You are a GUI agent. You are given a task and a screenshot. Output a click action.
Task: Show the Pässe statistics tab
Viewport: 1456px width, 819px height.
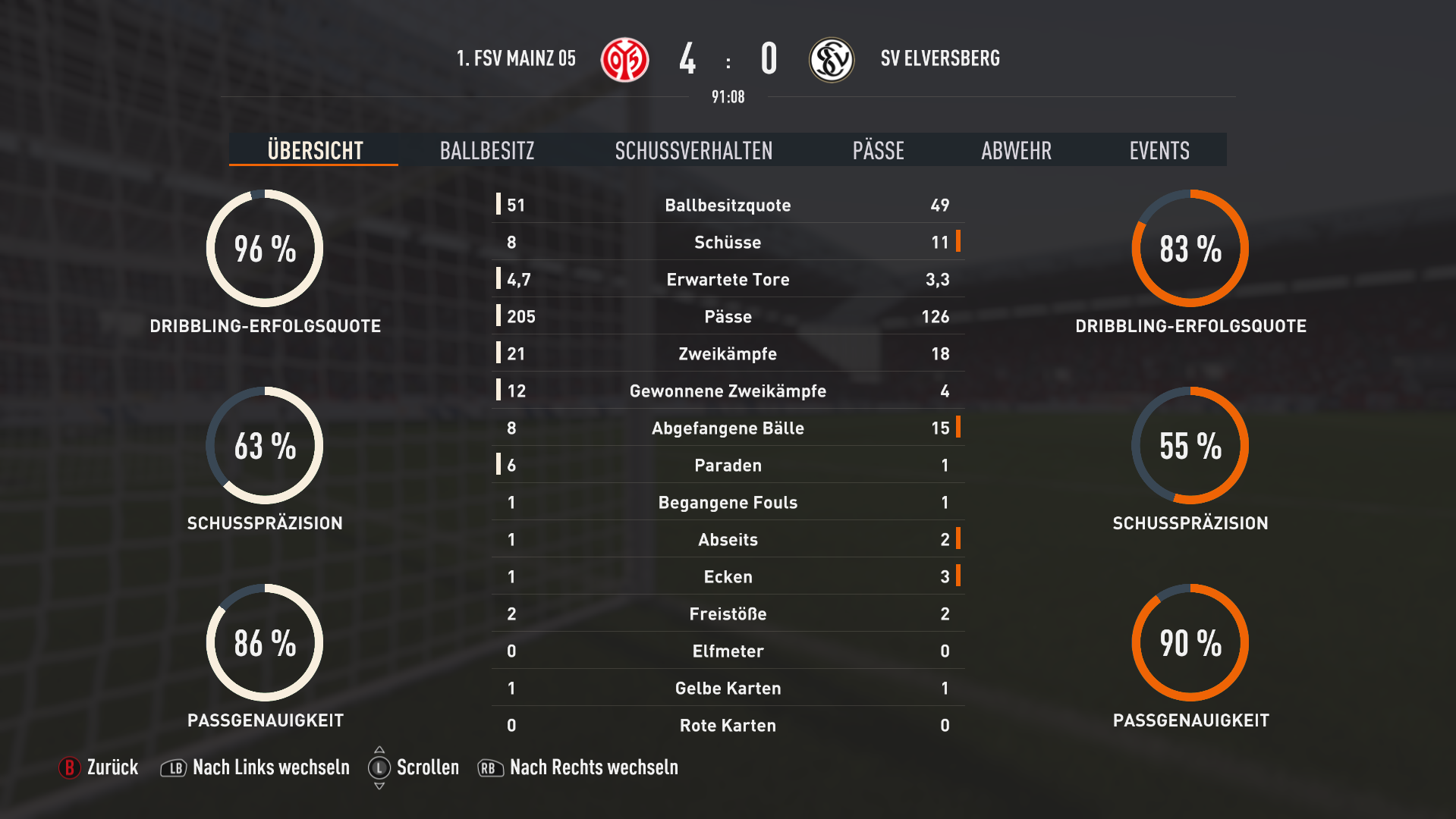(x=878, y=150)
